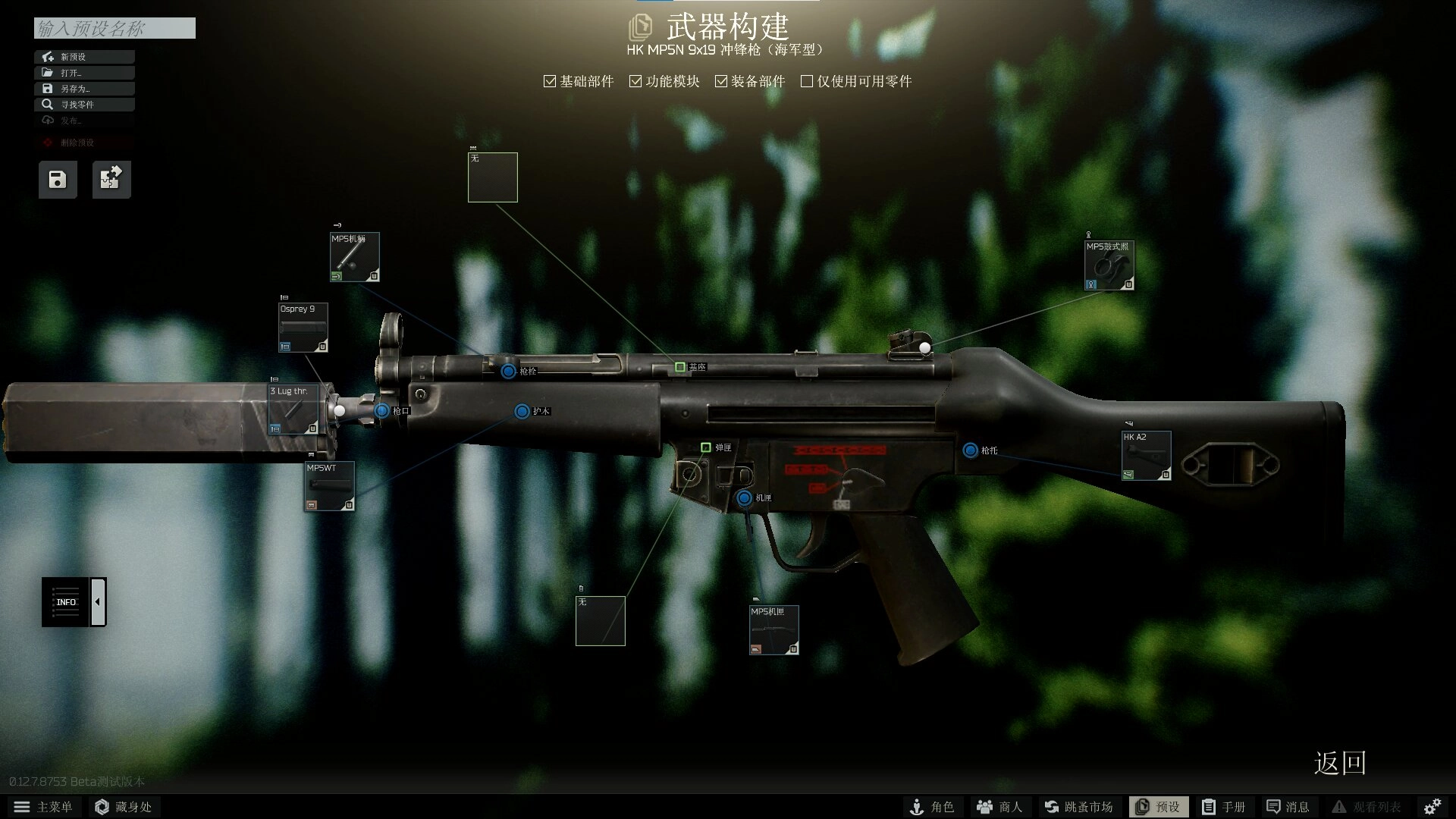Select the MP5 drum rear sight slot
The width and height of the screenshot is (1456, 819).
coord(1109,265)
